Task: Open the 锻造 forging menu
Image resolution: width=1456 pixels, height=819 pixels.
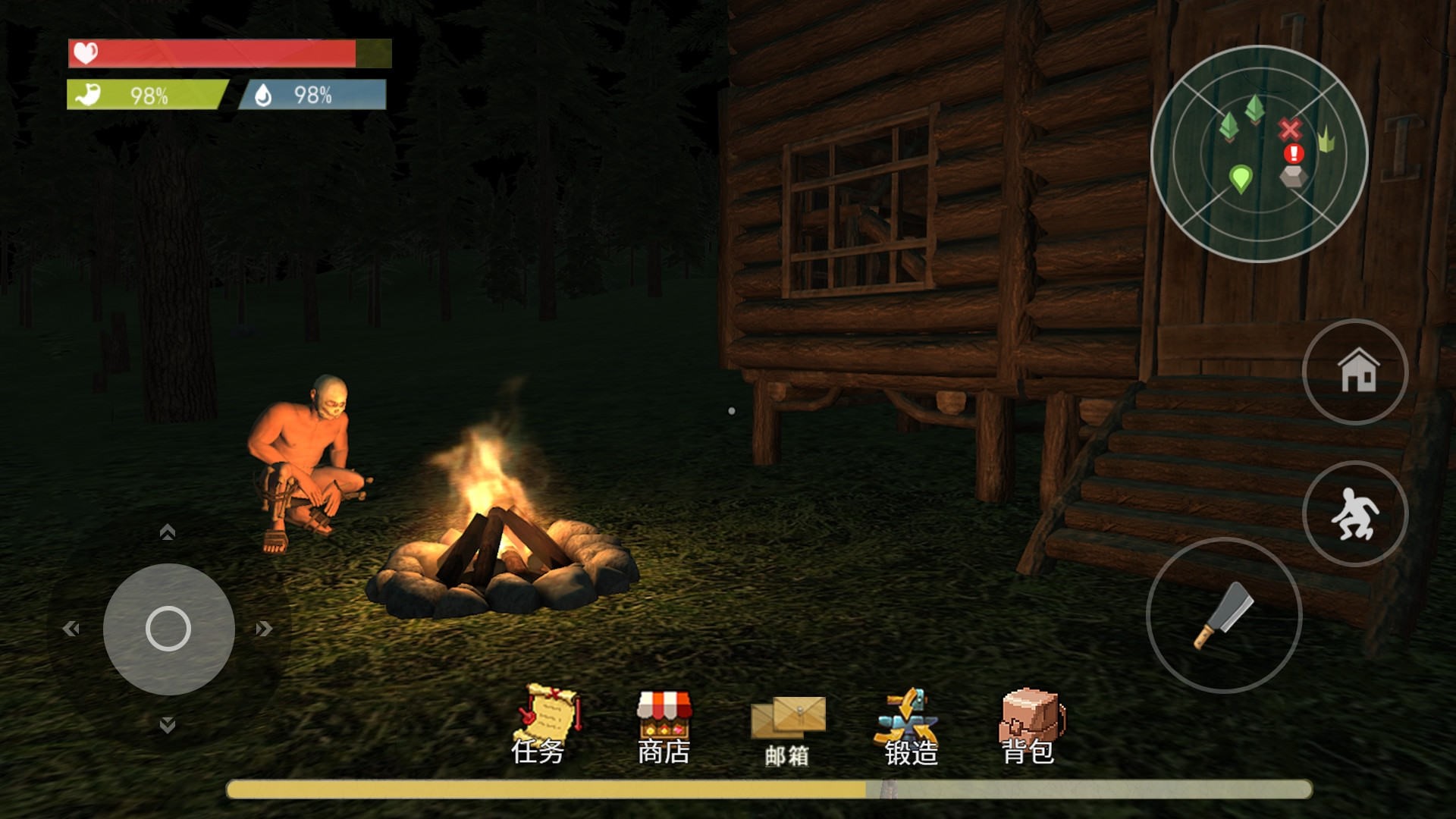Action: pyautogui.click(x=910, y=726)
